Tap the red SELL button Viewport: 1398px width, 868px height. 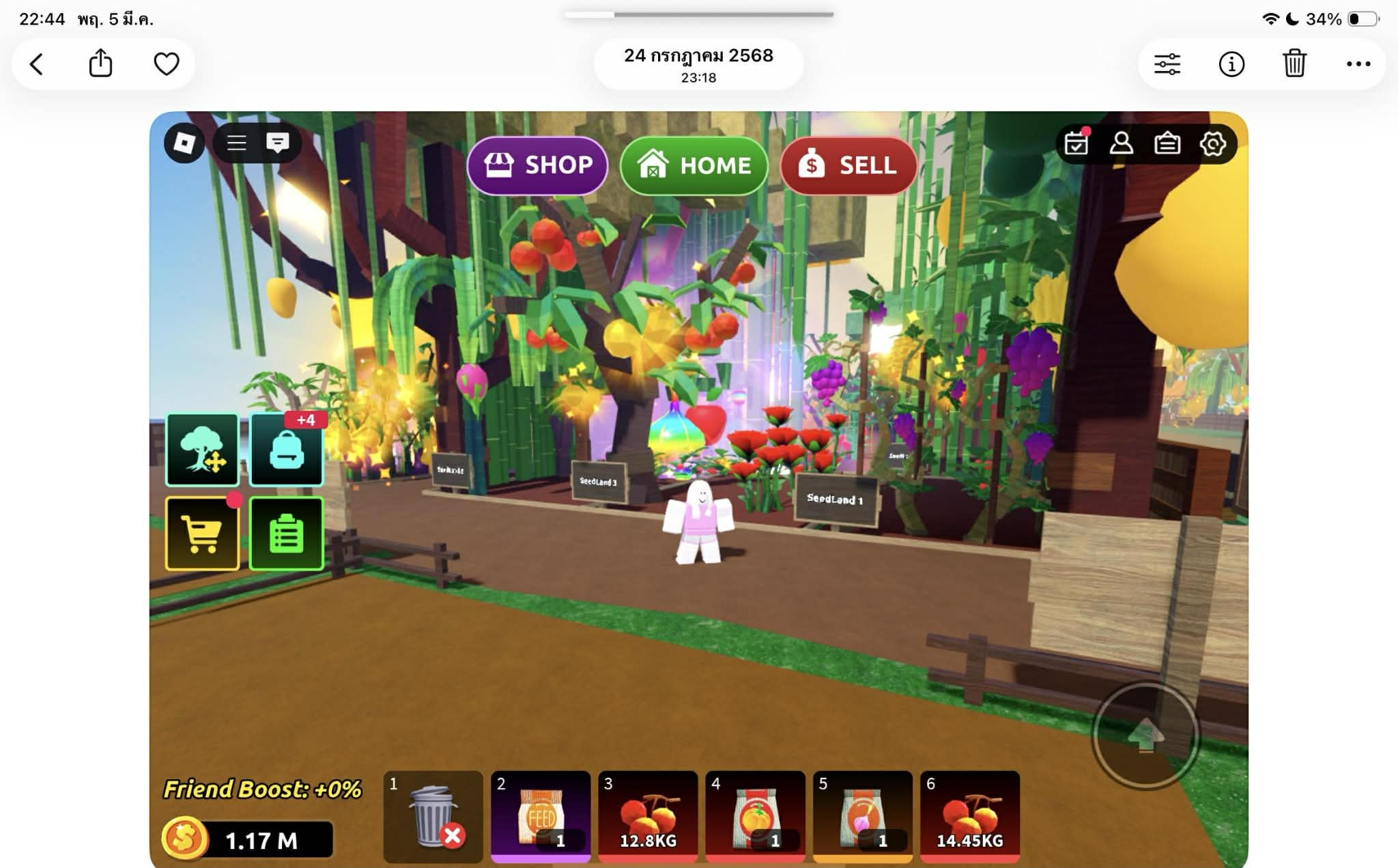(x=848, y=165)
